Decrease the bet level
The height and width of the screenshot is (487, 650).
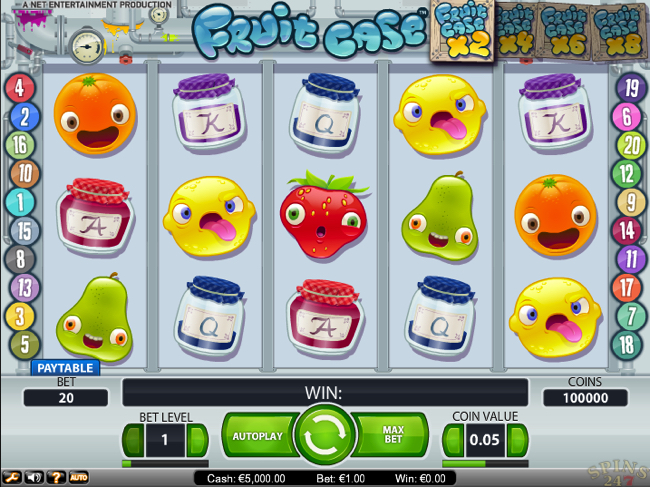[132, 439]
